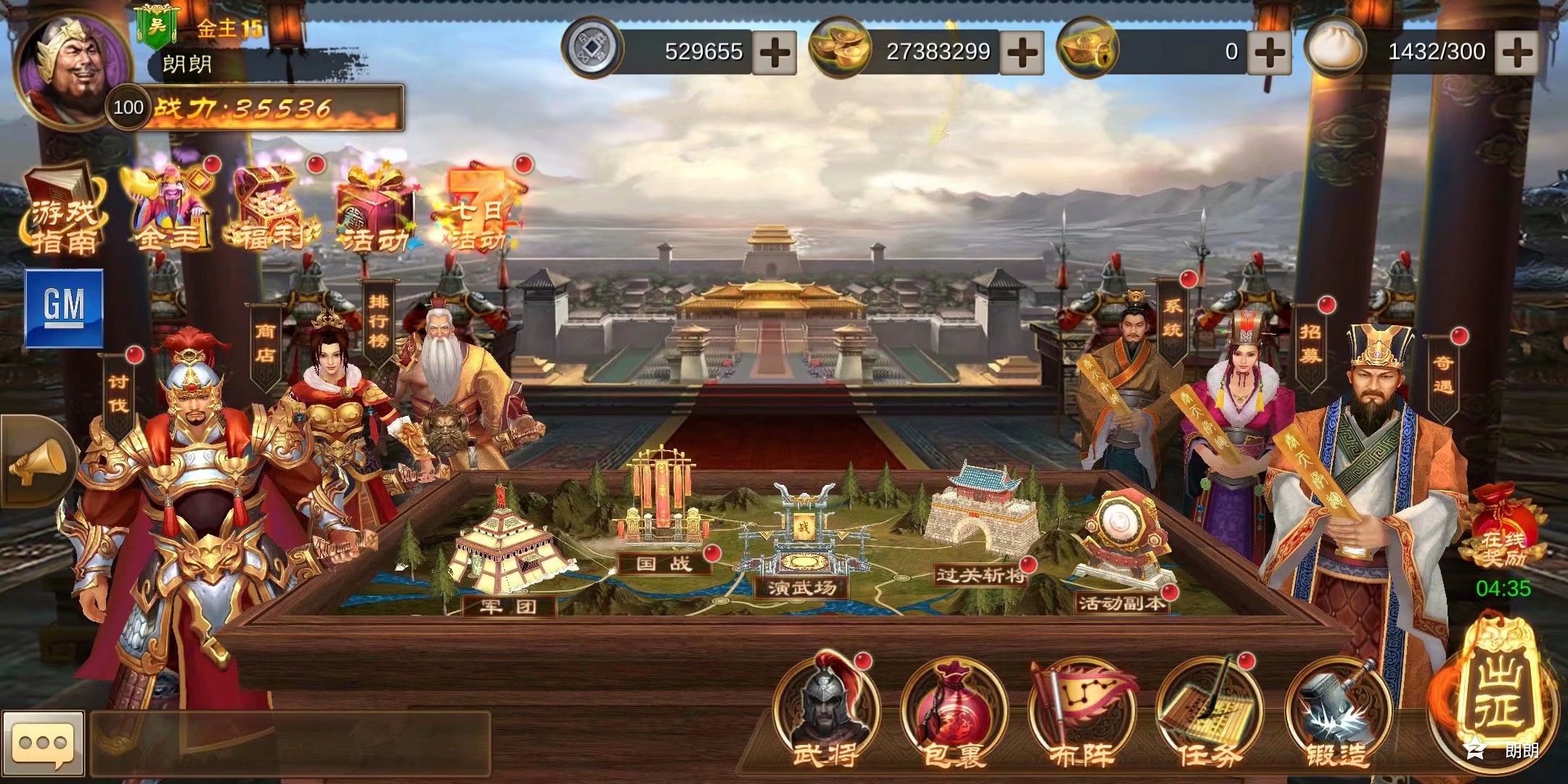Open the player avatar portrait

click(71, 69)
